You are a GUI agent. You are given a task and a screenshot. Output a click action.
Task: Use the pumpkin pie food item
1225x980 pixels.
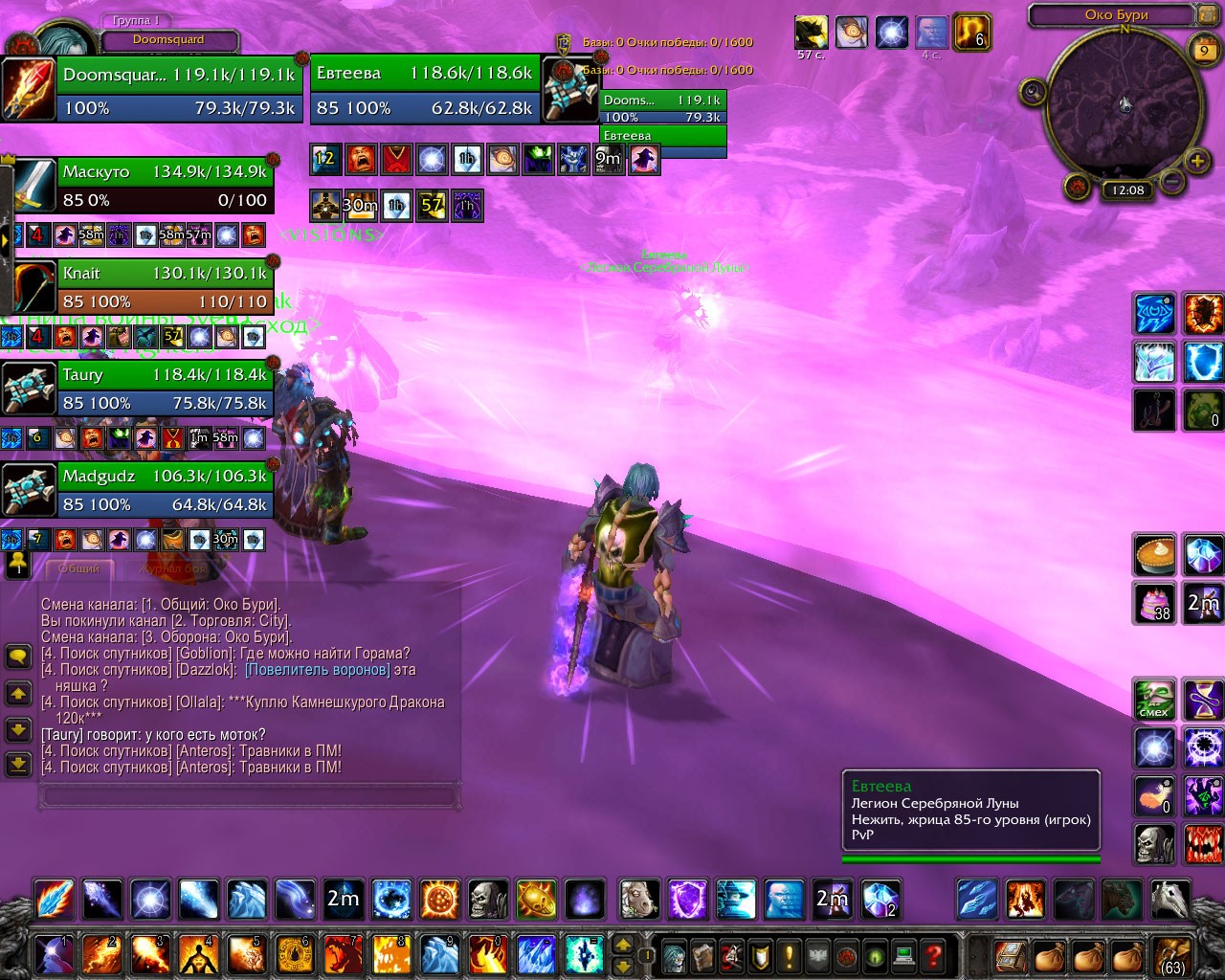[1154, 555]
